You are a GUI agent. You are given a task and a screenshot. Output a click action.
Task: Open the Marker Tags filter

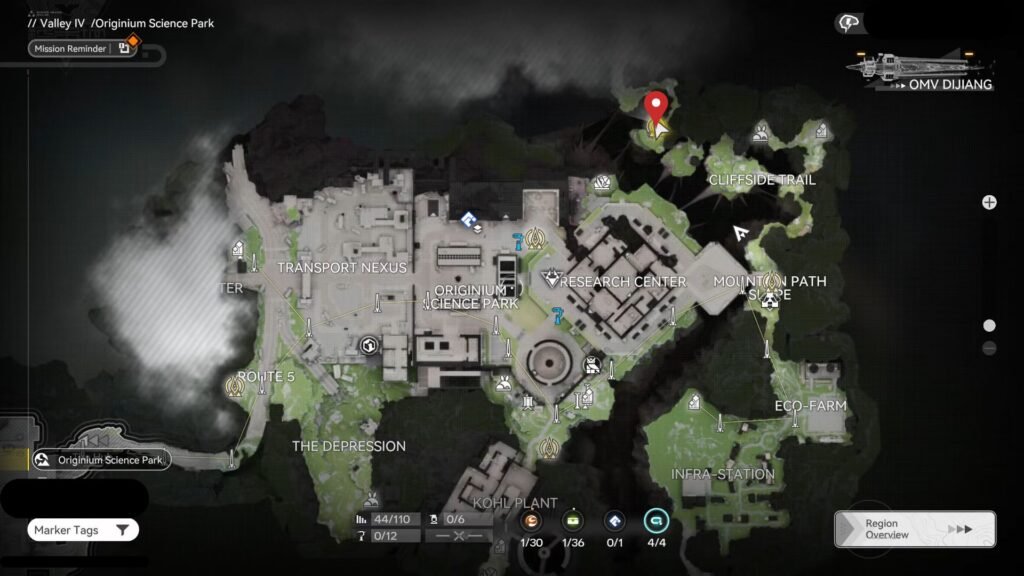pyautogui.click(x=83, y=530)
